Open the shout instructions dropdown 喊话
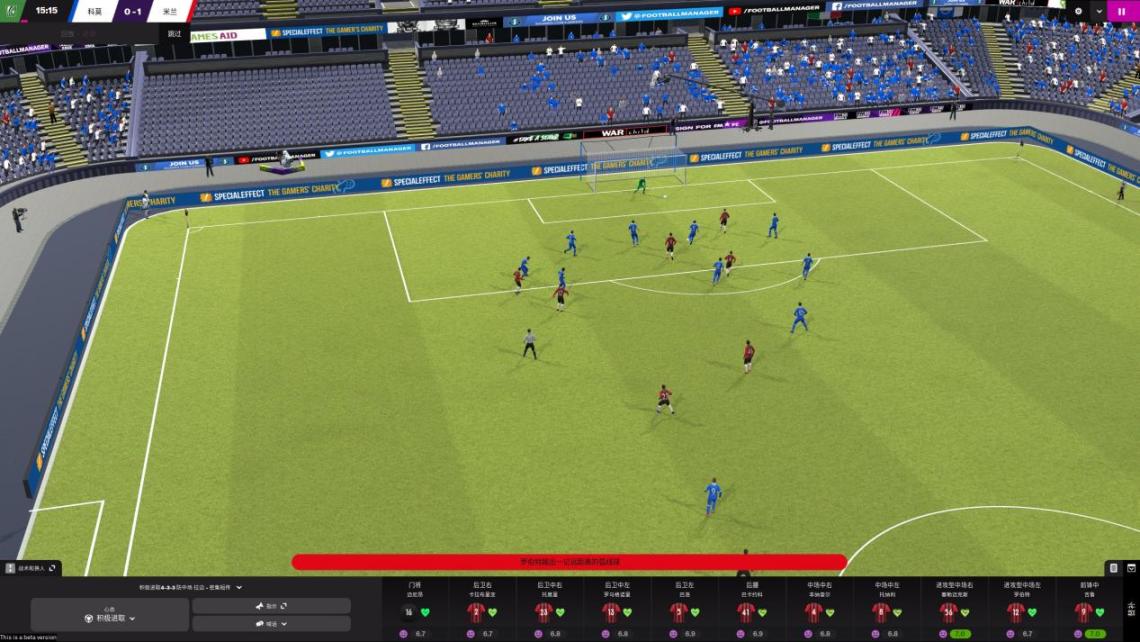This screenshot has height=642, width=1140. (x=271, y=624)
